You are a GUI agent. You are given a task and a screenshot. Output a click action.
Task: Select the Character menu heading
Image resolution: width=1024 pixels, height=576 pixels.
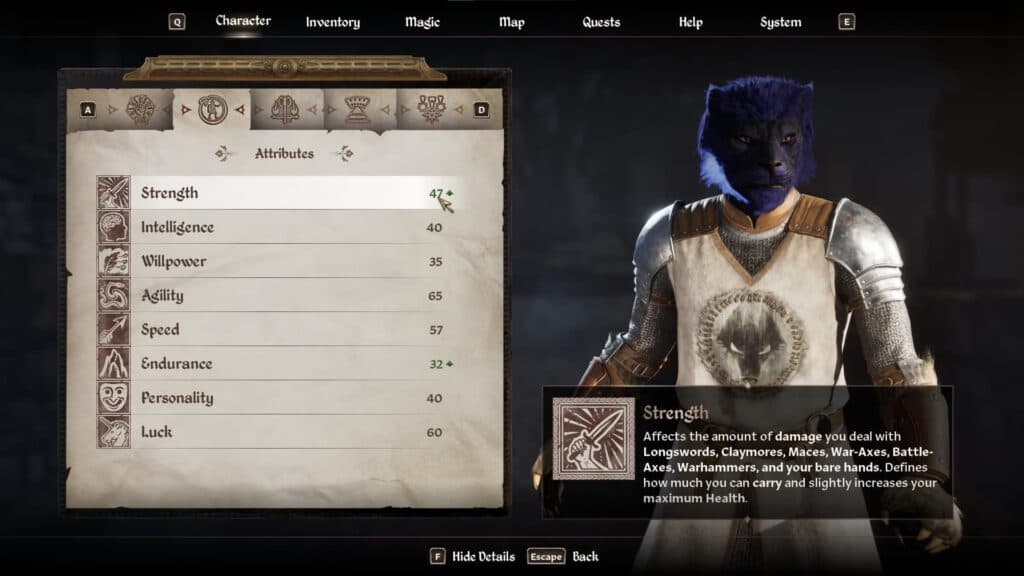coord(243,21)
